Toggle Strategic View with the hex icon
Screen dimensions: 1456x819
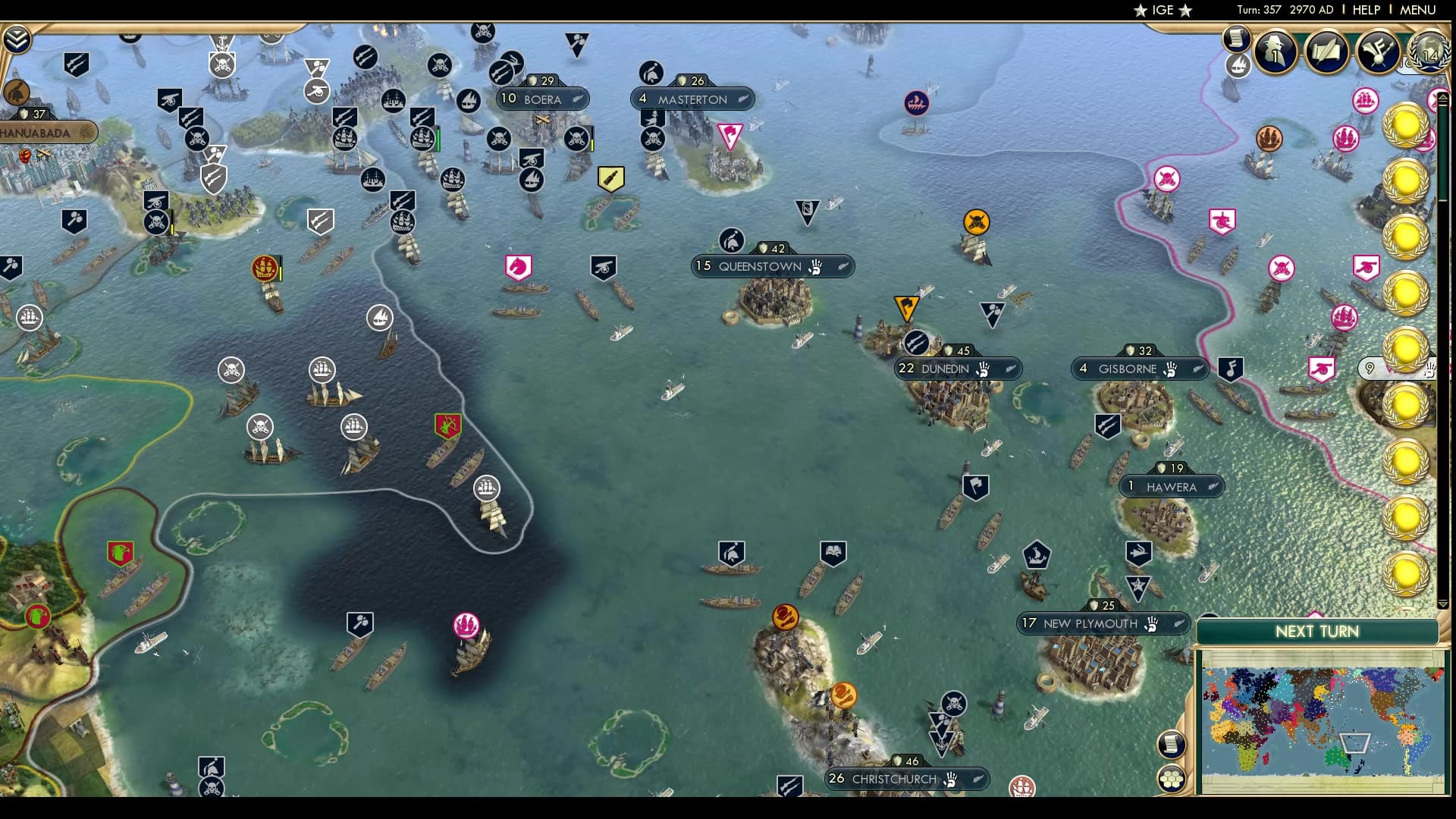pyautogui.click(x=1172, y=780)
